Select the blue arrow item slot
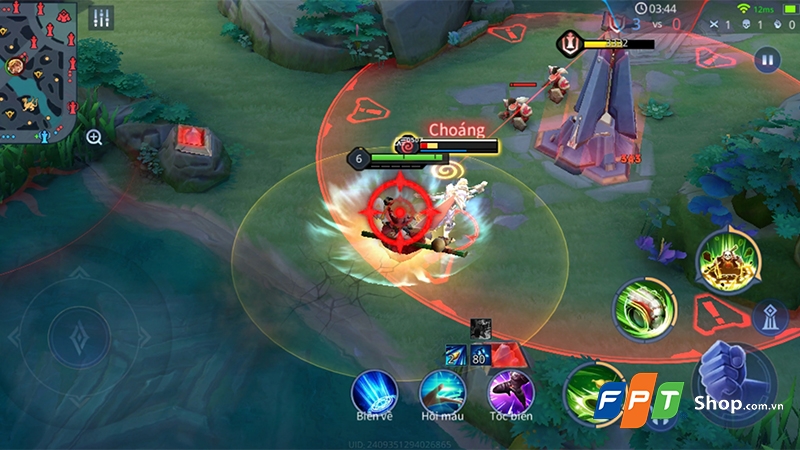800x450 pixels. click(x=455, y=354)
